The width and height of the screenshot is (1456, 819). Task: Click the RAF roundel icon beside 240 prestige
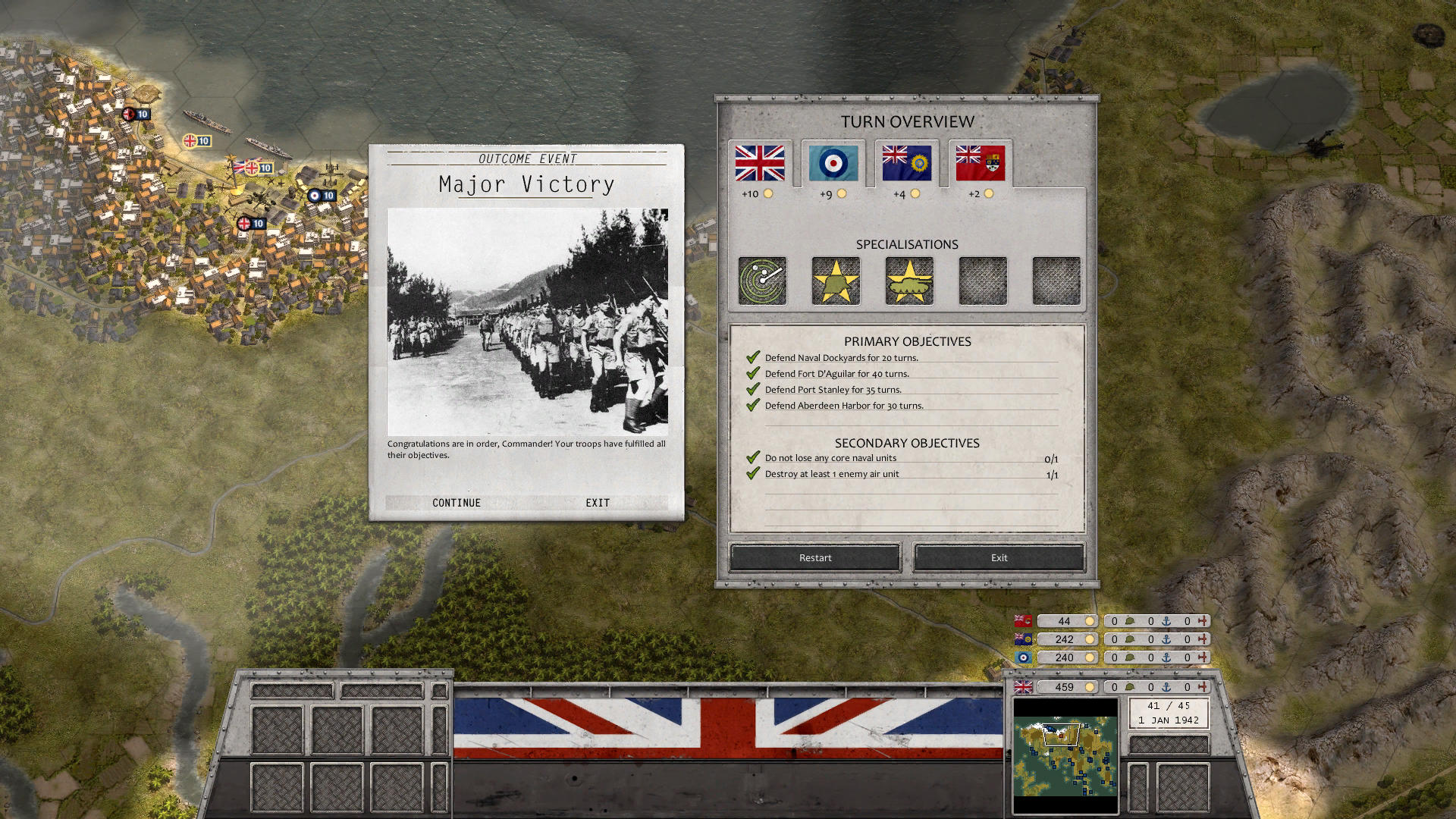1025,657
